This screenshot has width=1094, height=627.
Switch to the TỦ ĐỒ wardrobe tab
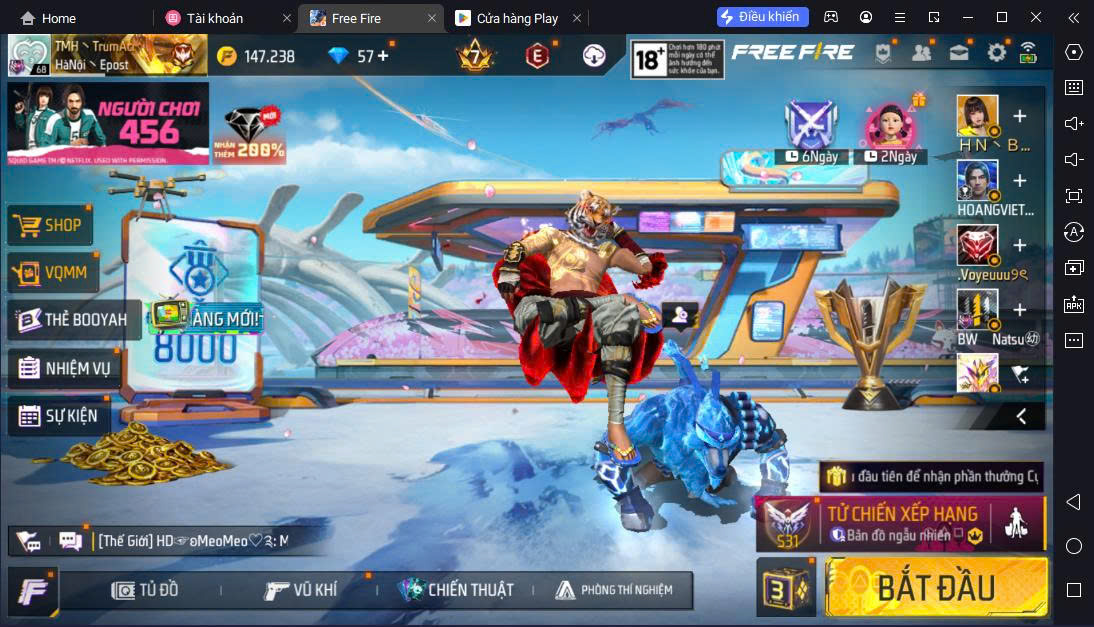[x=145, y=590]
